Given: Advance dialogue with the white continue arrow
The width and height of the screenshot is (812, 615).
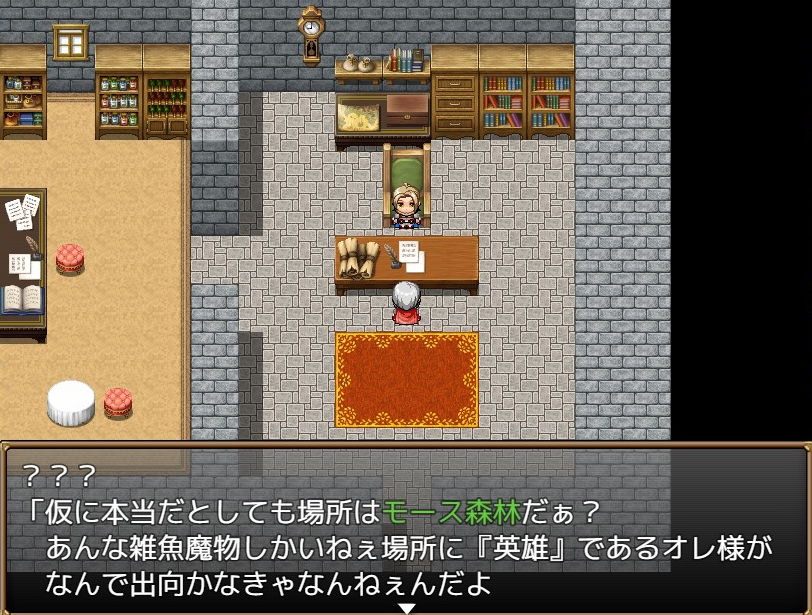Looking at the screenshot, I should tap(406, 607).
